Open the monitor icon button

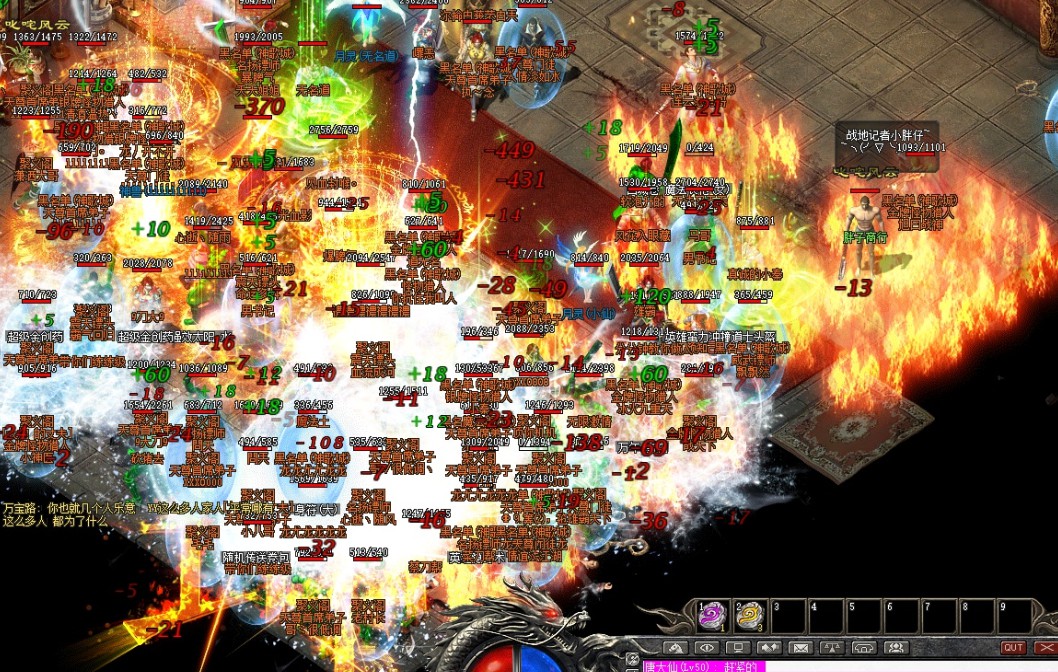(737, 647)
